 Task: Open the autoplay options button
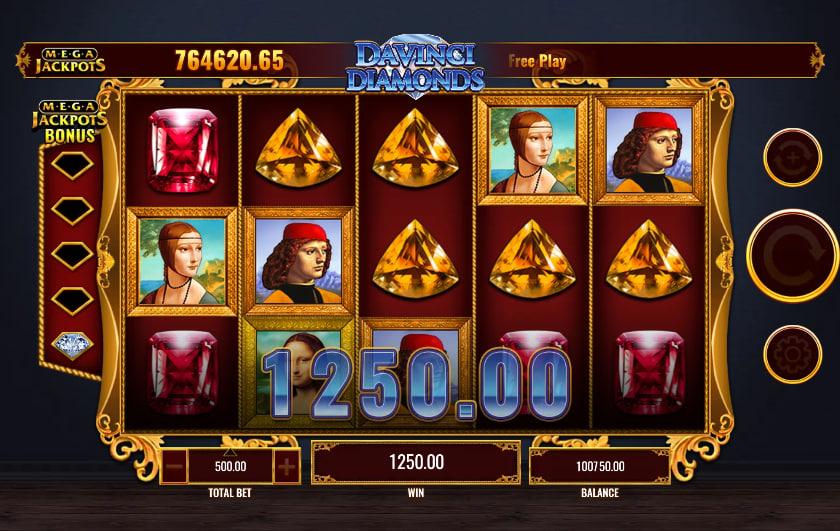792,158
